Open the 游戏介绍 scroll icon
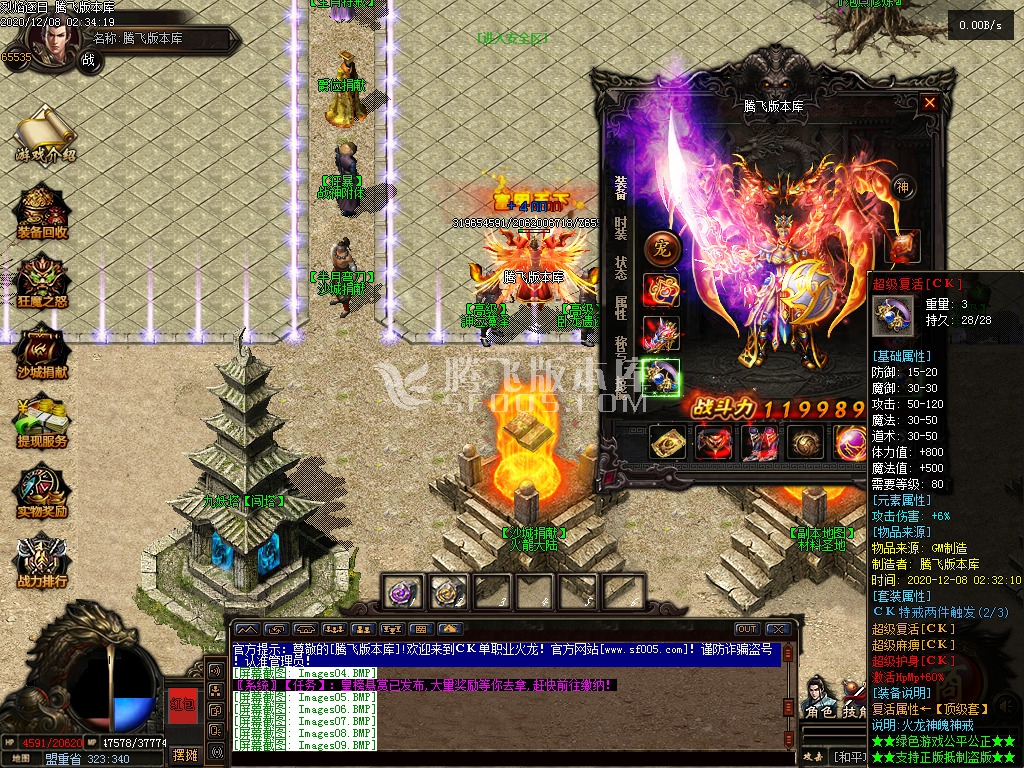 (x=44, y=130)
